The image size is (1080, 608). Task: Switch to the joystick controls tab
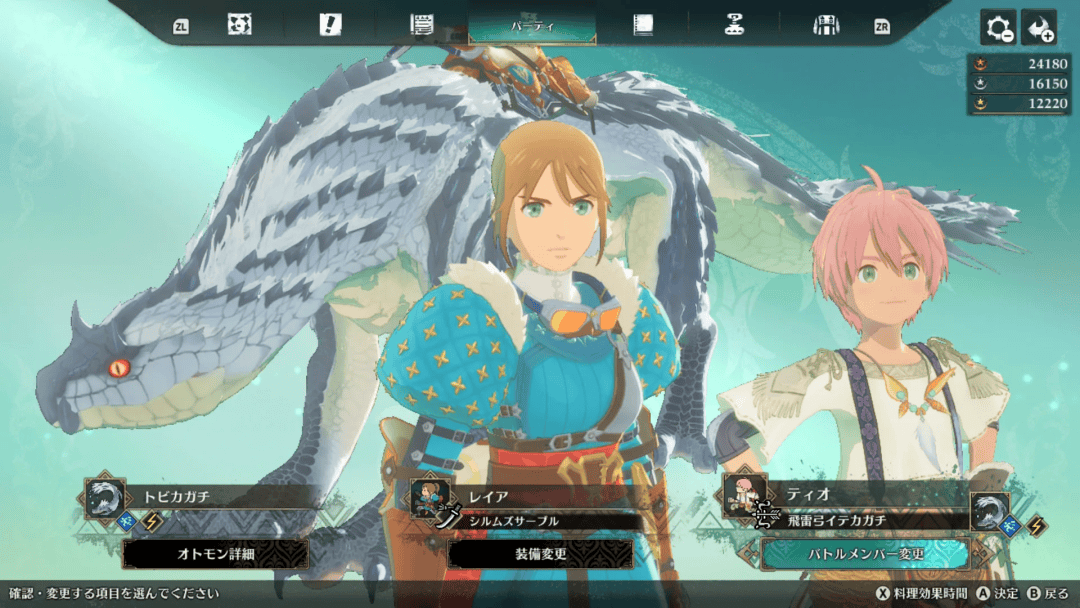pos(734,25)
